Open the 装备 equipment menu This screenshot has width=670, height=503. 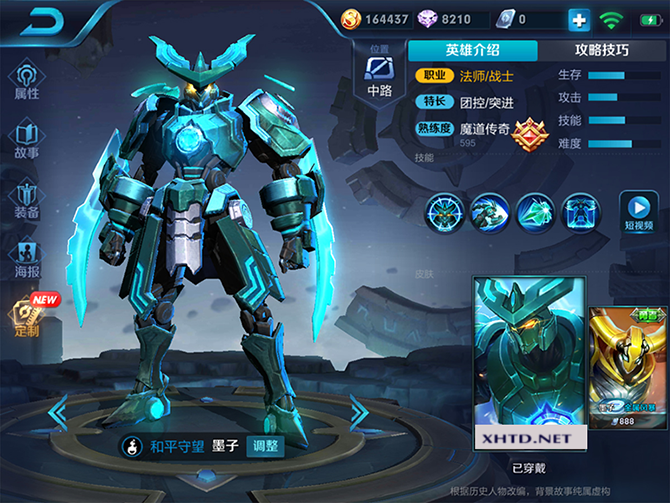click(27, 200)
